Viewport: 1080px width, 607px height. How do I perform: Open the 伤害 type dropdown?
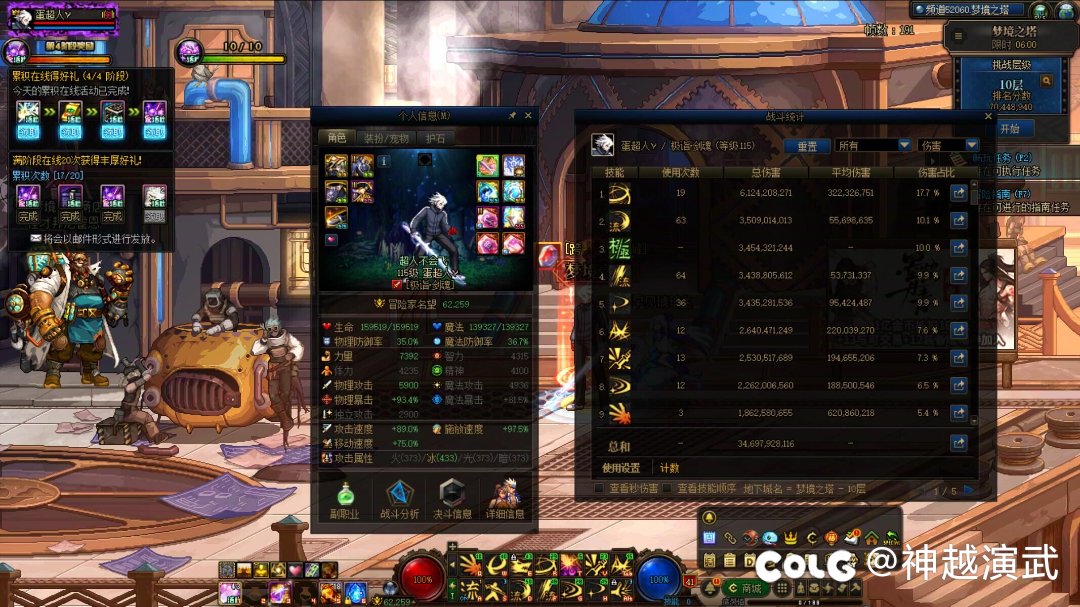click(x=949, y=145)
